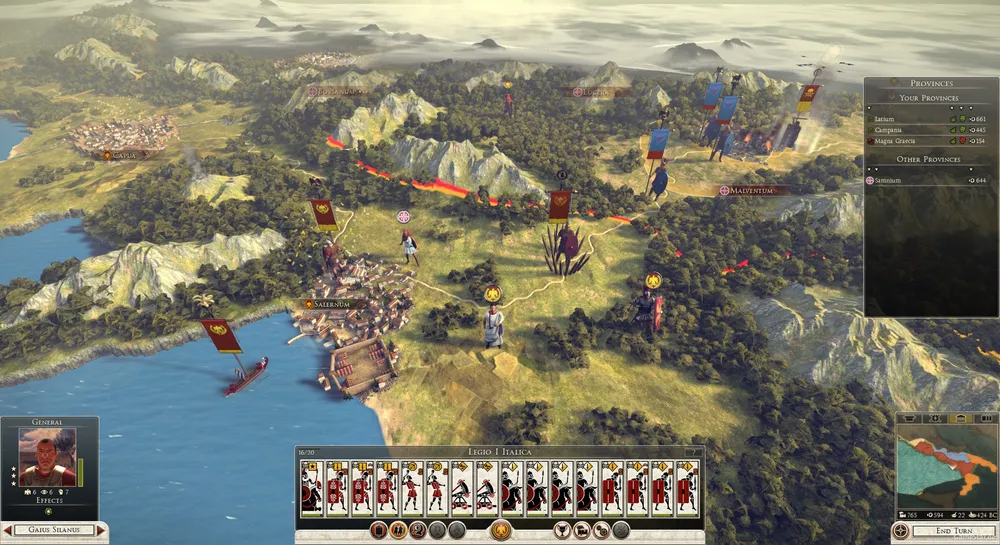
Task: Go to next general with right arrow
Action: click(102, 529)
